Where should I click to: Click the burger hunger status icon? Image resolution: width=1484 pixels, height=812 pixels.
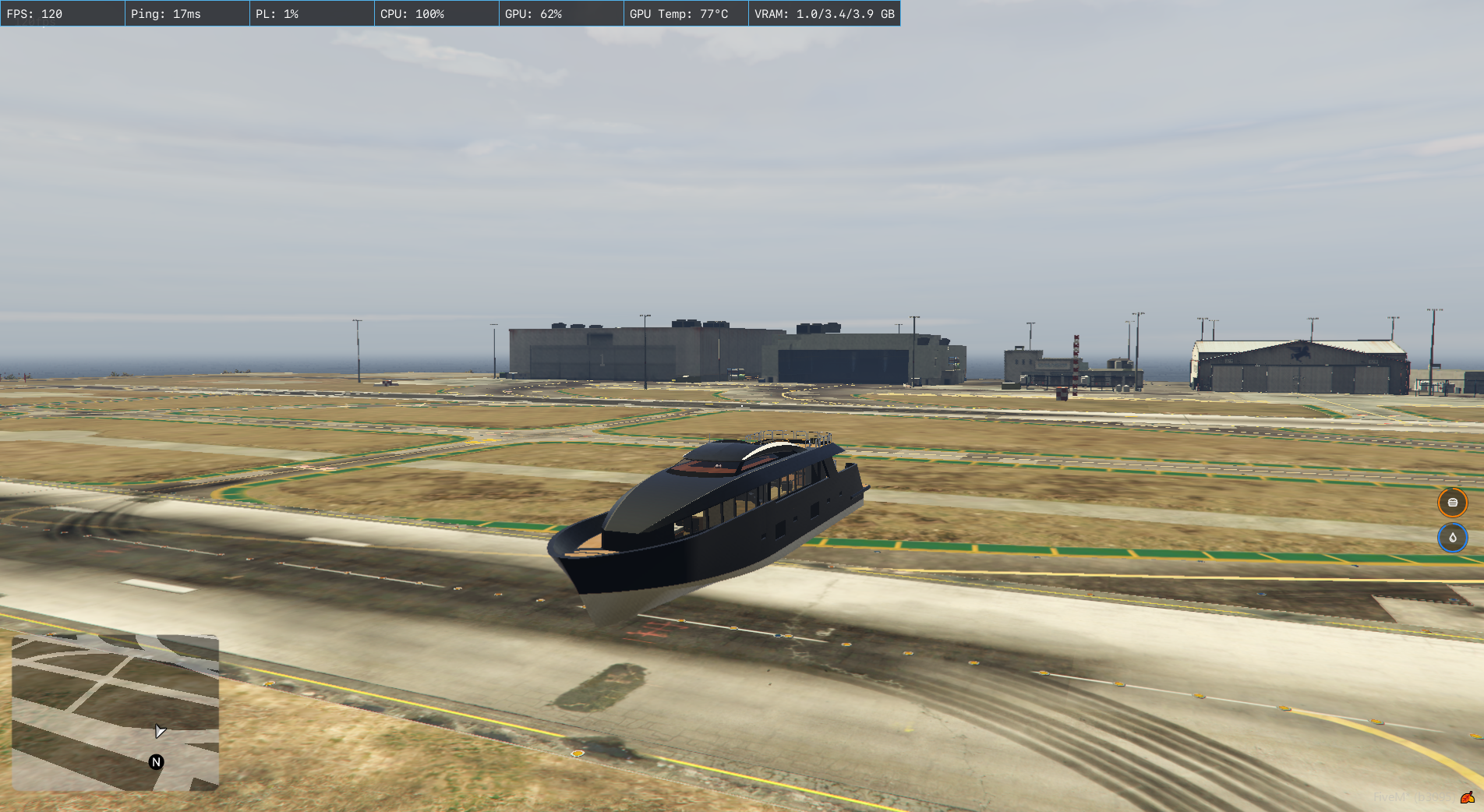click(x=1452, y=503)
